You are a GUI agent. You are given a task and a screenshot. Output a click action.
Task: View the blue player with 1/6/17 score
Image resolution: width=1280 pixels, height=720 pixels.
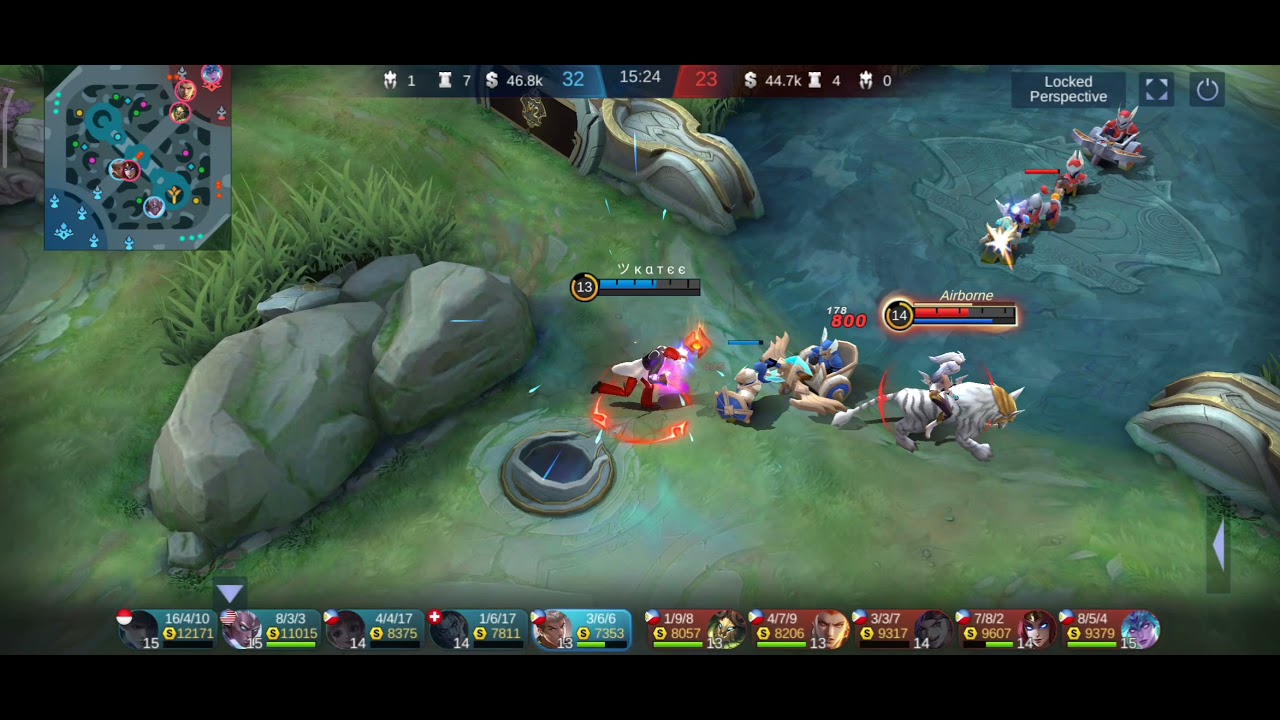[478, 629]
